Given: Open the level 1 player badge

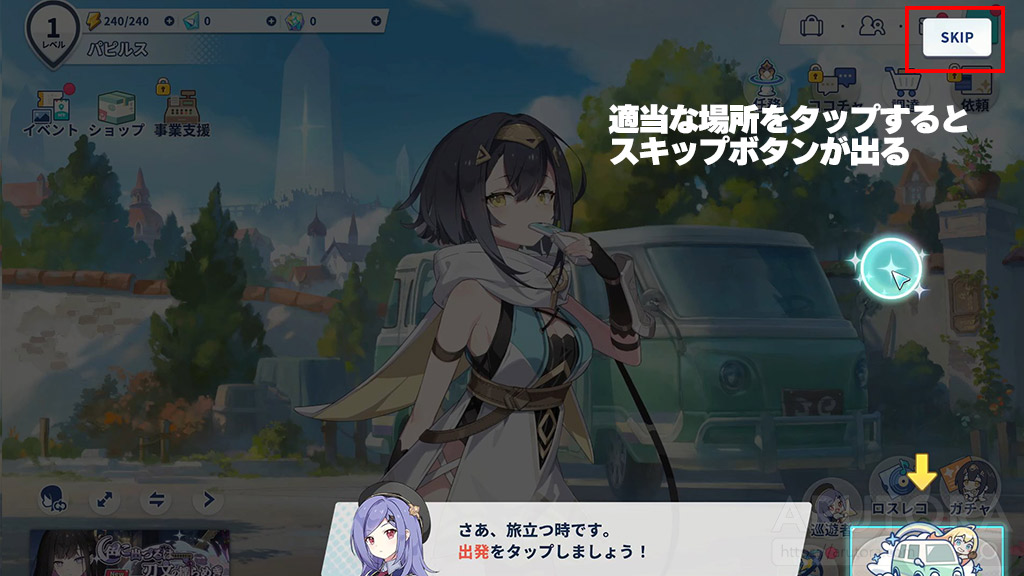Looking at the screenshot, I should point(52,29).
